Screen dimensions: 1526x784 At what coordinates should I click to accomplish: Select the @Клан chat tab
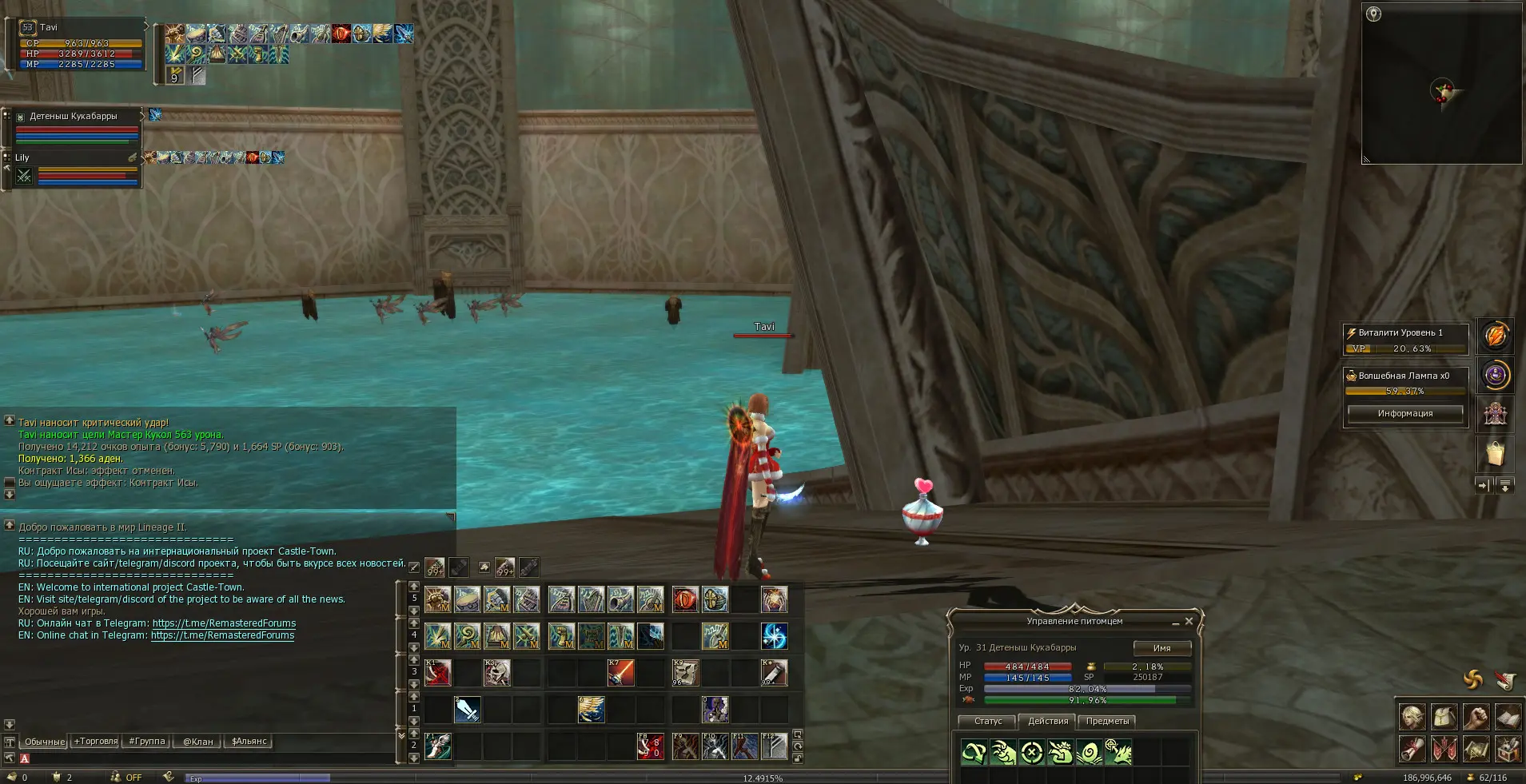pyautogui.click(x=198, y=742)
